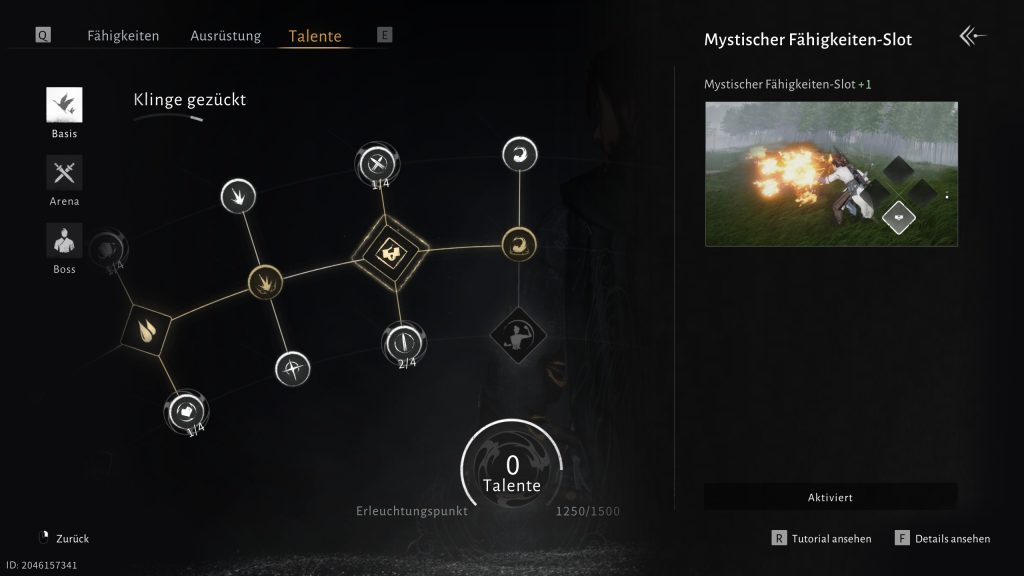This screenshot has width=1024, height=576.
Task: Click the golden circular burst talent node
Action: 265,282
